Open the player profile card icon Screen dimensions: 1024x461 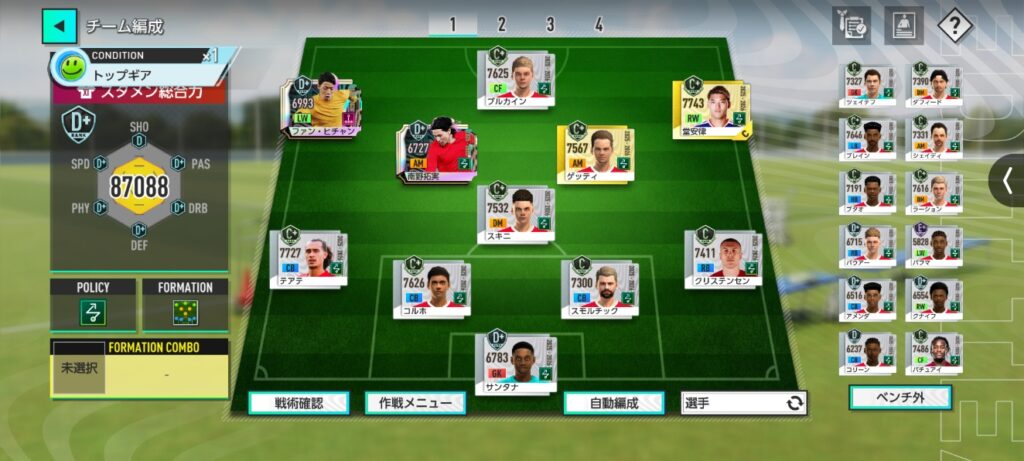[903, 25]
